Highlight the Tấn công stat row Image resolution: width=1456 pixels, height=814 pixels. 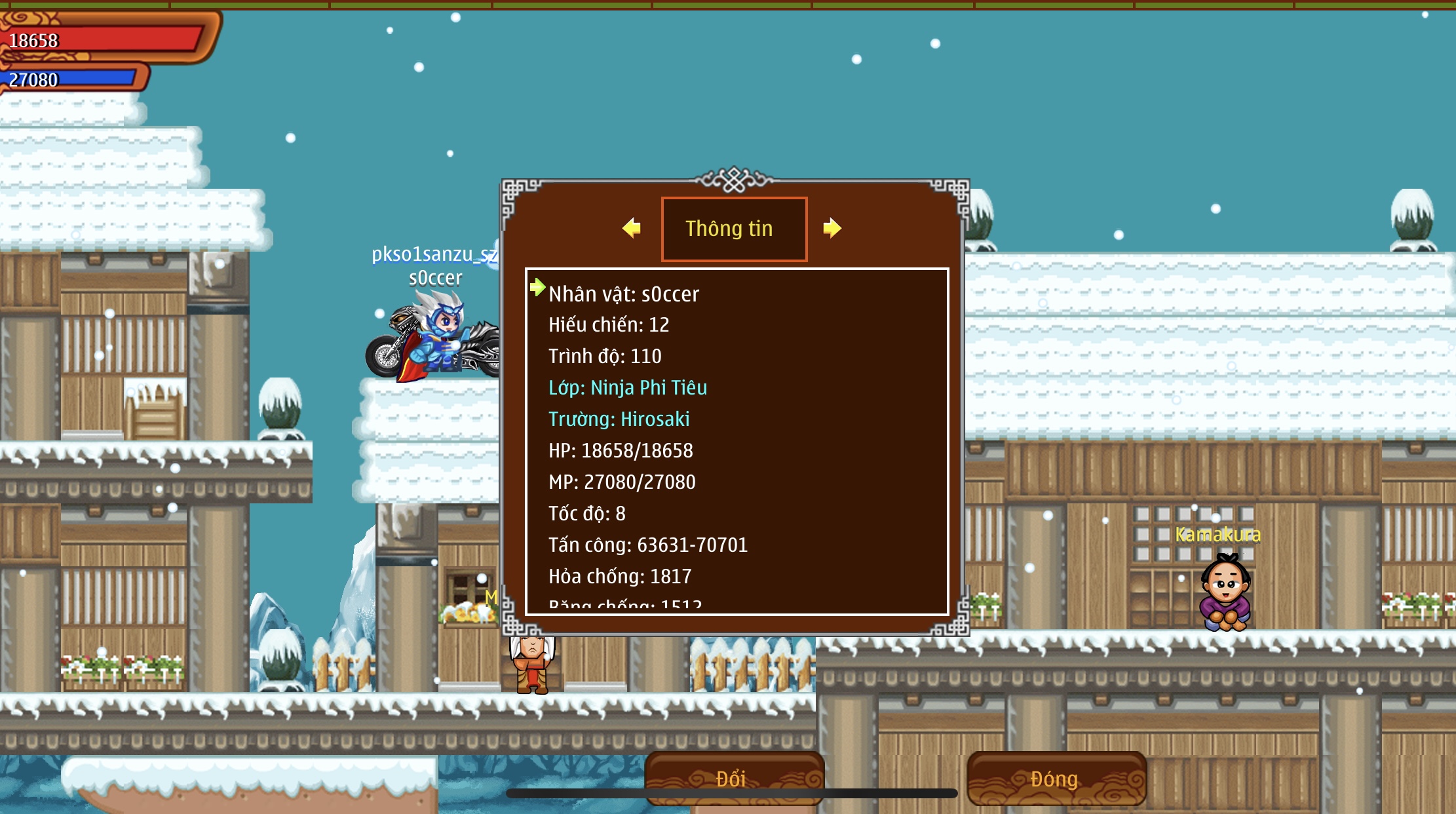(x=648, y=545)
